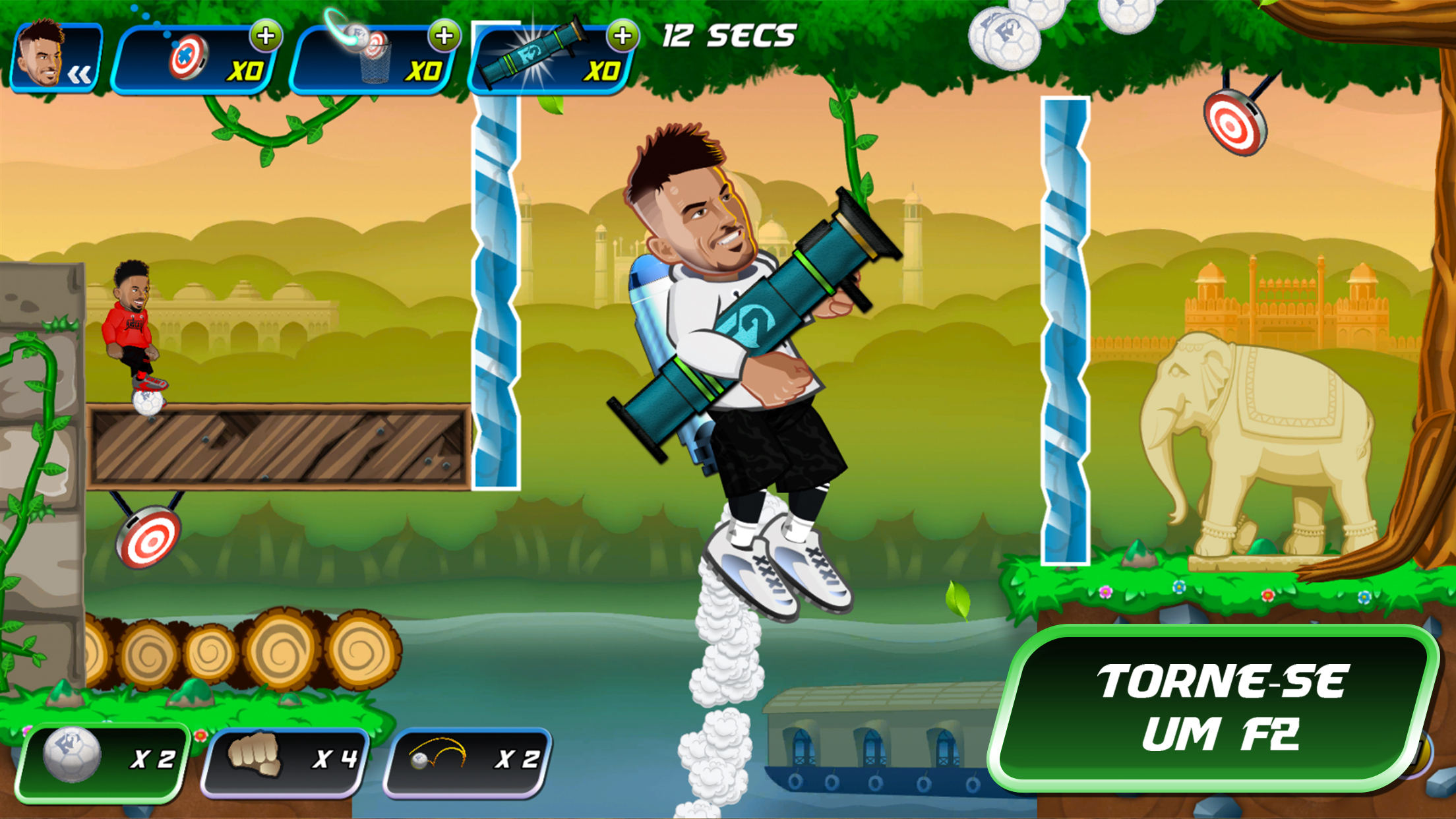The height and width of the screenshot is (819, 1456).
Task: Add more bazooka power-ups
Action: coord(622,36)
